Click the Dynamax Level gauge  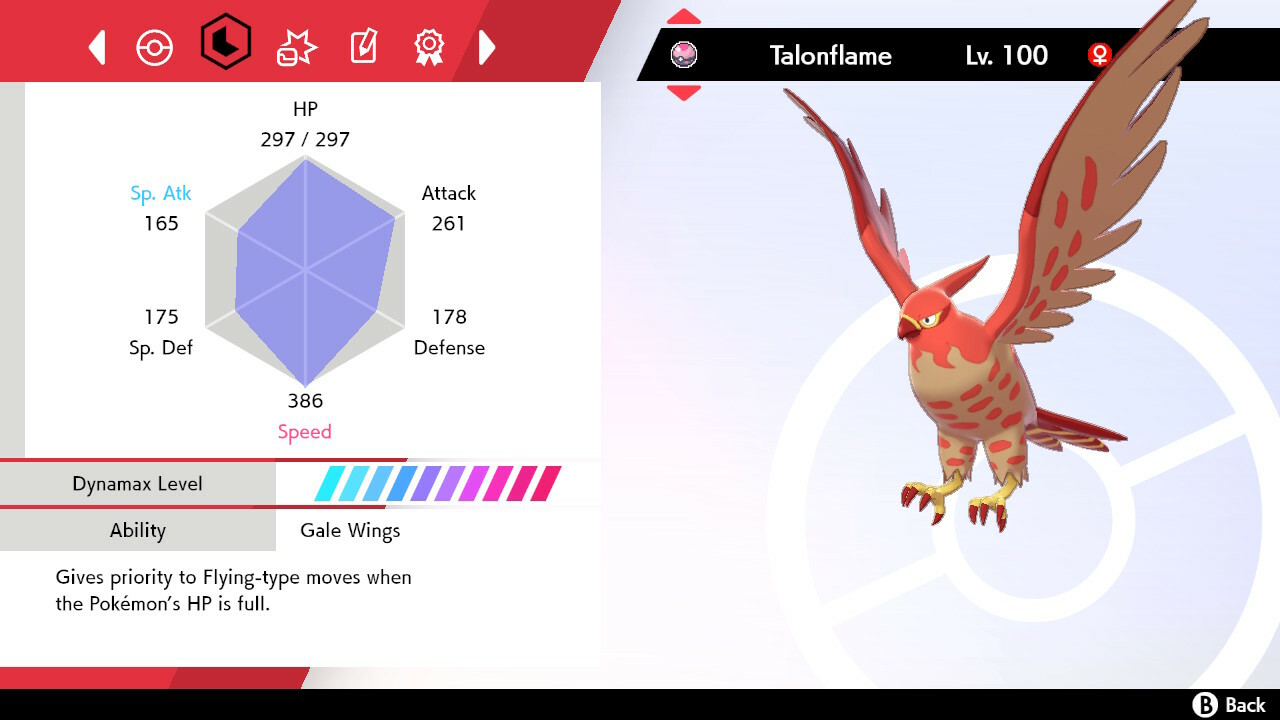tap(430, 483)
